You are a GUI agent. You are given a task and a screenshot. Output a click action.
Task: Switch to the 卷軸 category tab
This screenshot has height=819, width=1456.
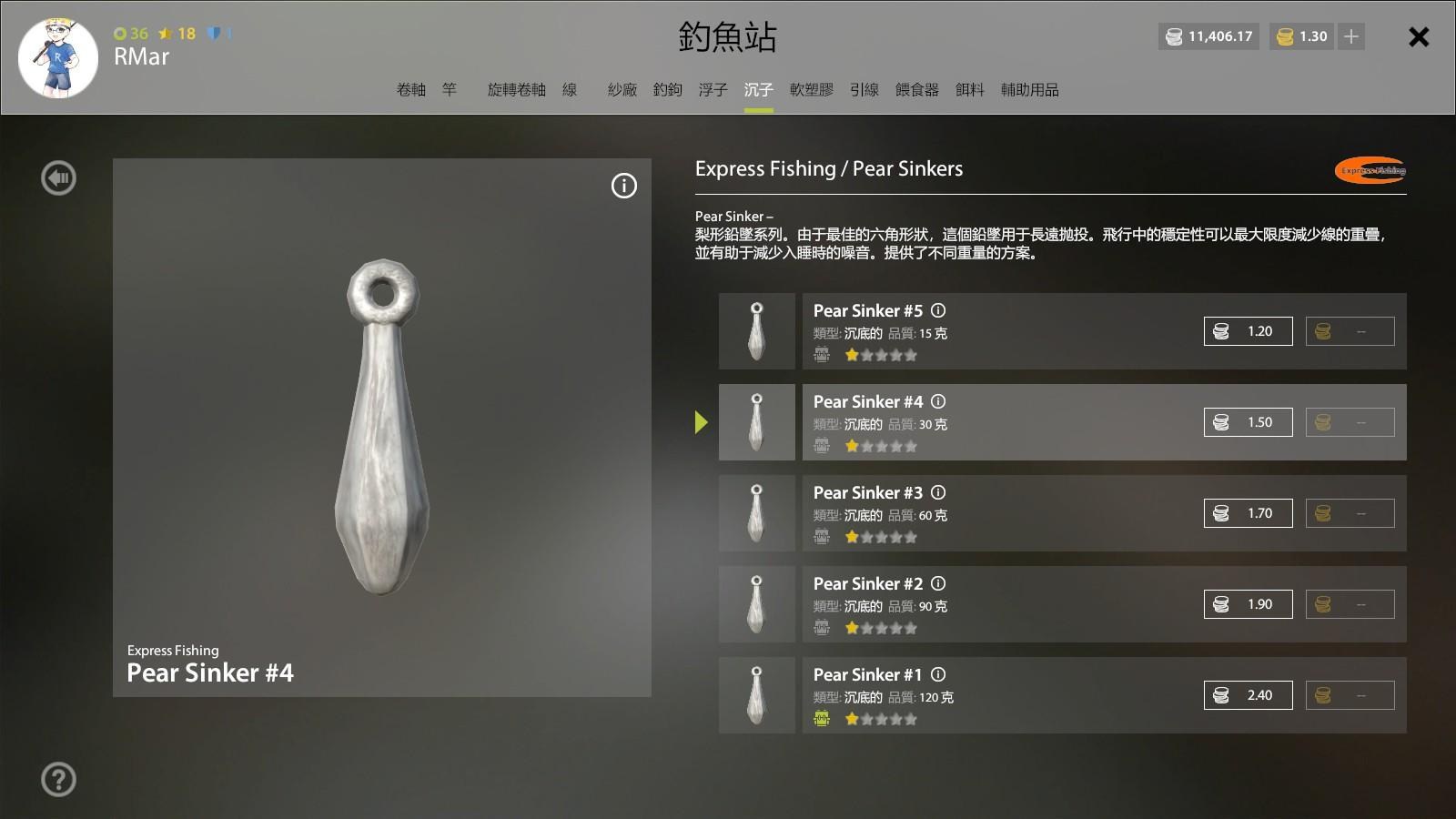[411, 90]
